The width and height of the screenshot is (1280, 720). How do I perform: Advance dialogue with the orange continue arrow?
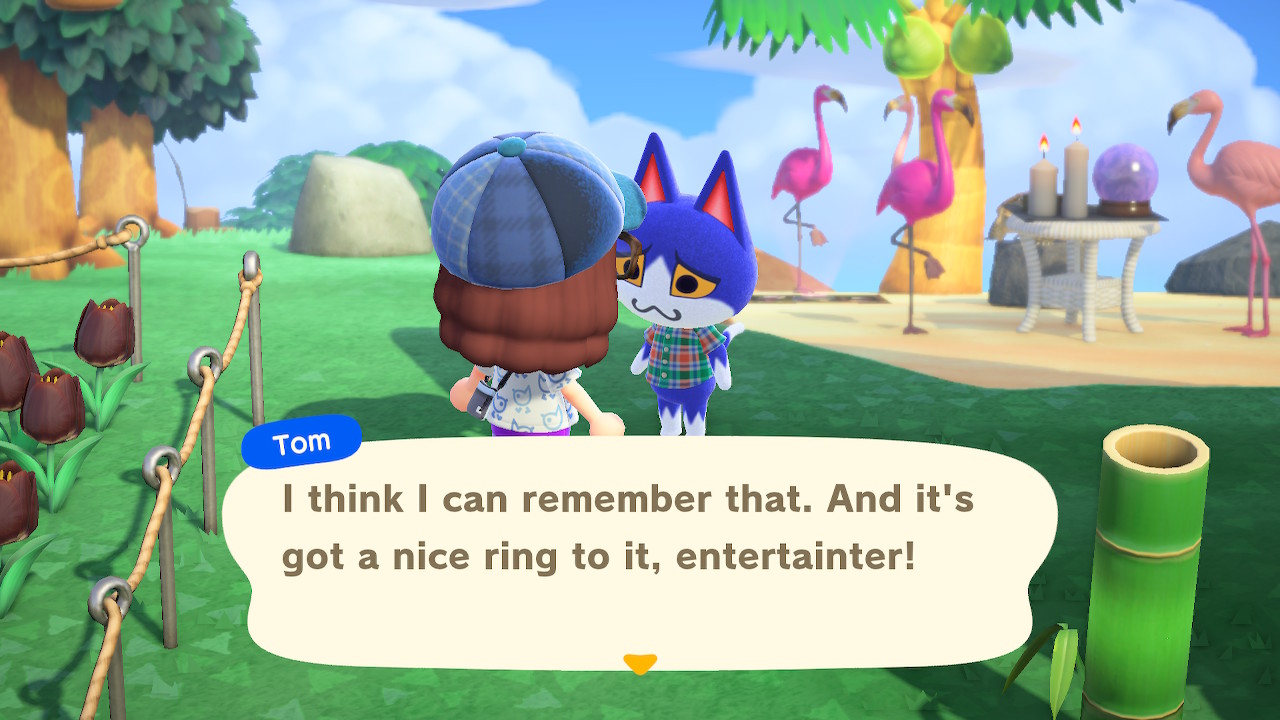click(x=639, y=663)
